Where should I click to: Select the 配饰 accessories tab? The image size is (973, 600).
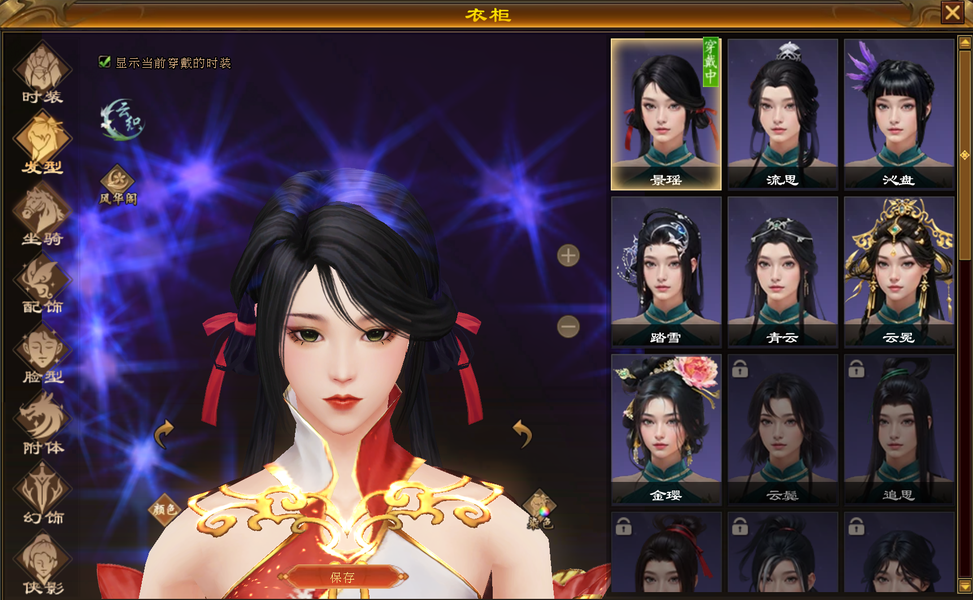point(42,283)
